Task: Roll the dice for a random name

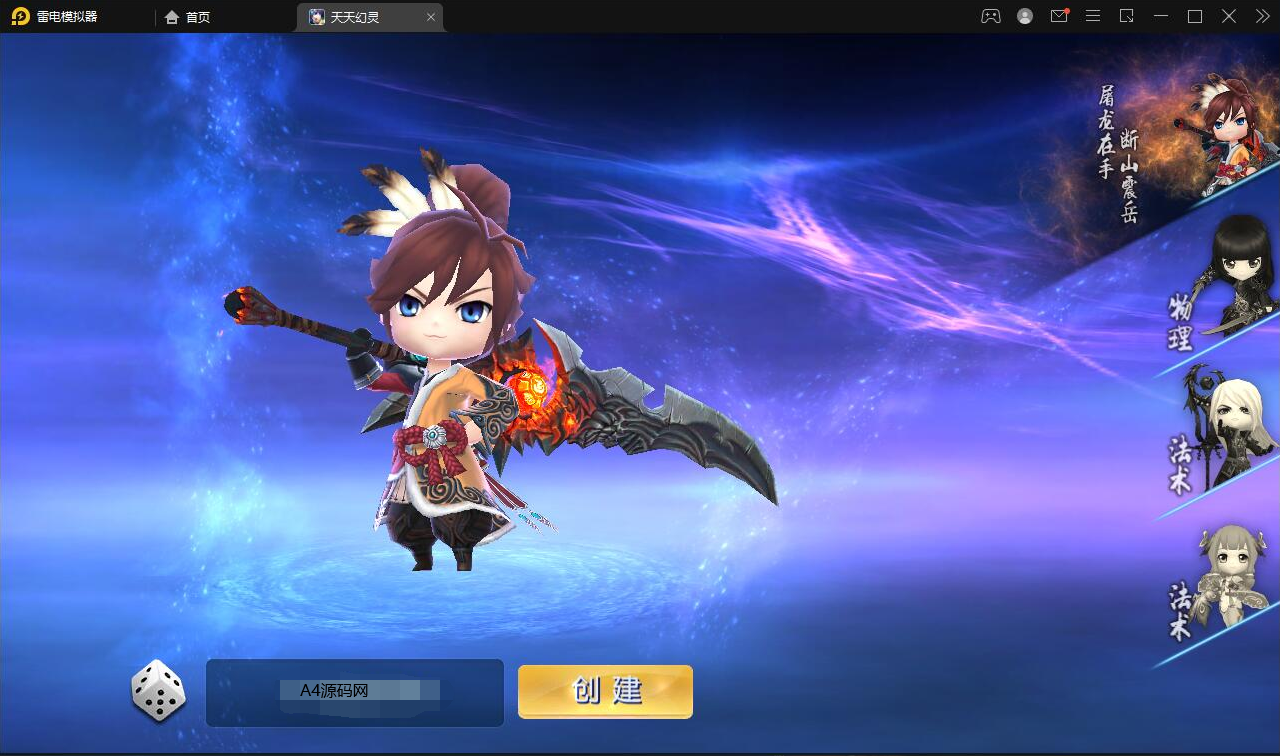Action: (157, 692)
